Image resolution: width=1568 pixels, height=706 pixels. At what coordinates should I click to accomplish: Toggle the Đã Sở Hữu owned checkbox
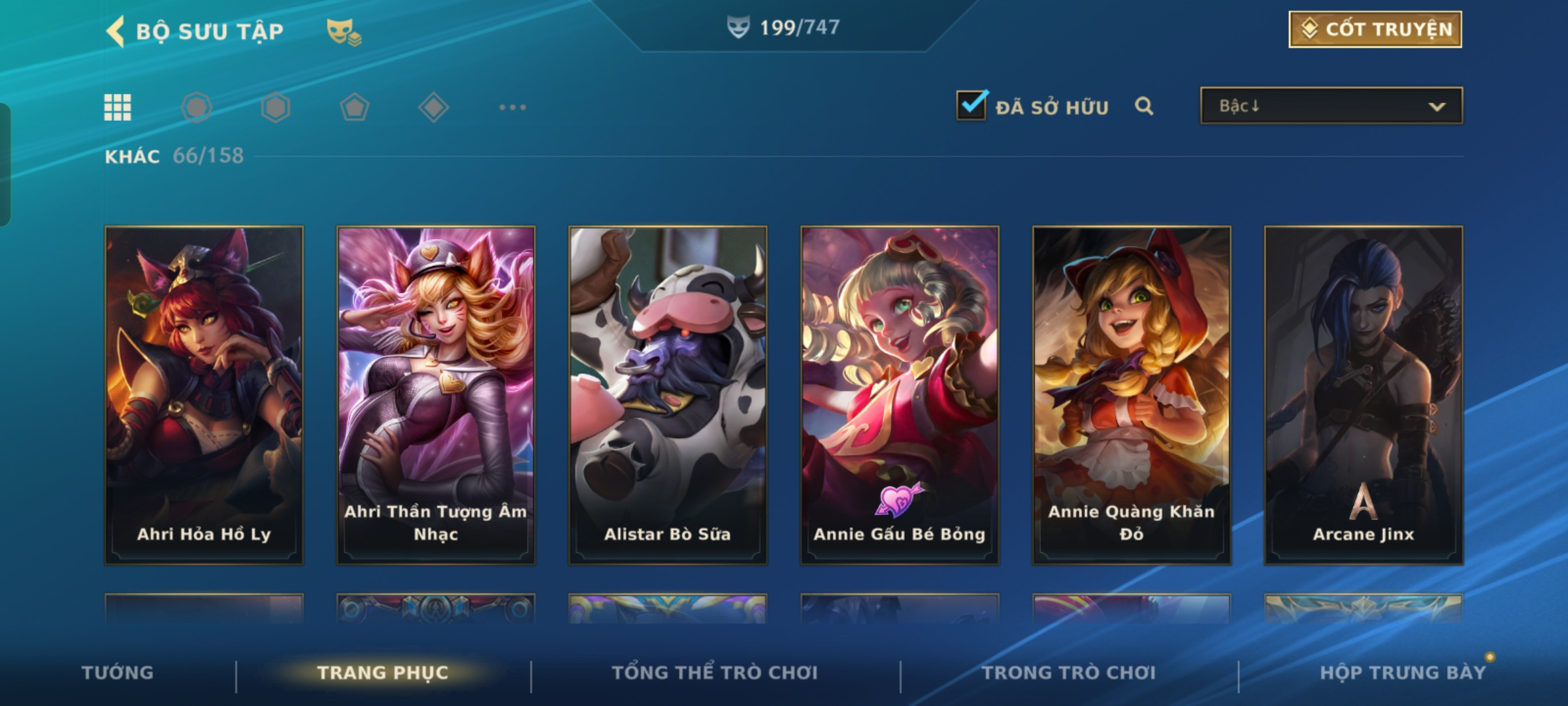[x=972, y=105]
